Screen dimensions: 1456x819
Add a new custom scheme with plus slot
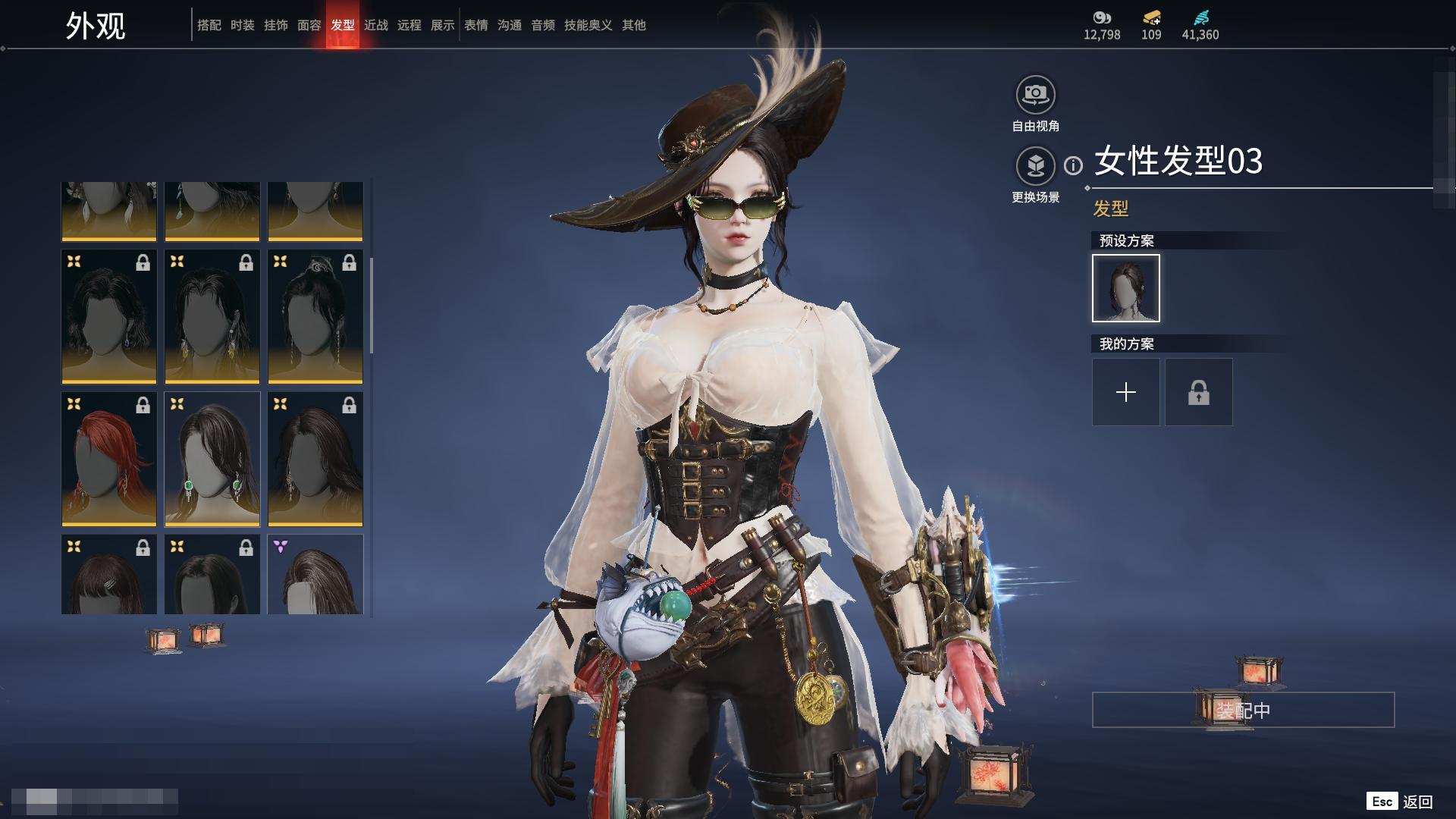pos(1125,392)
